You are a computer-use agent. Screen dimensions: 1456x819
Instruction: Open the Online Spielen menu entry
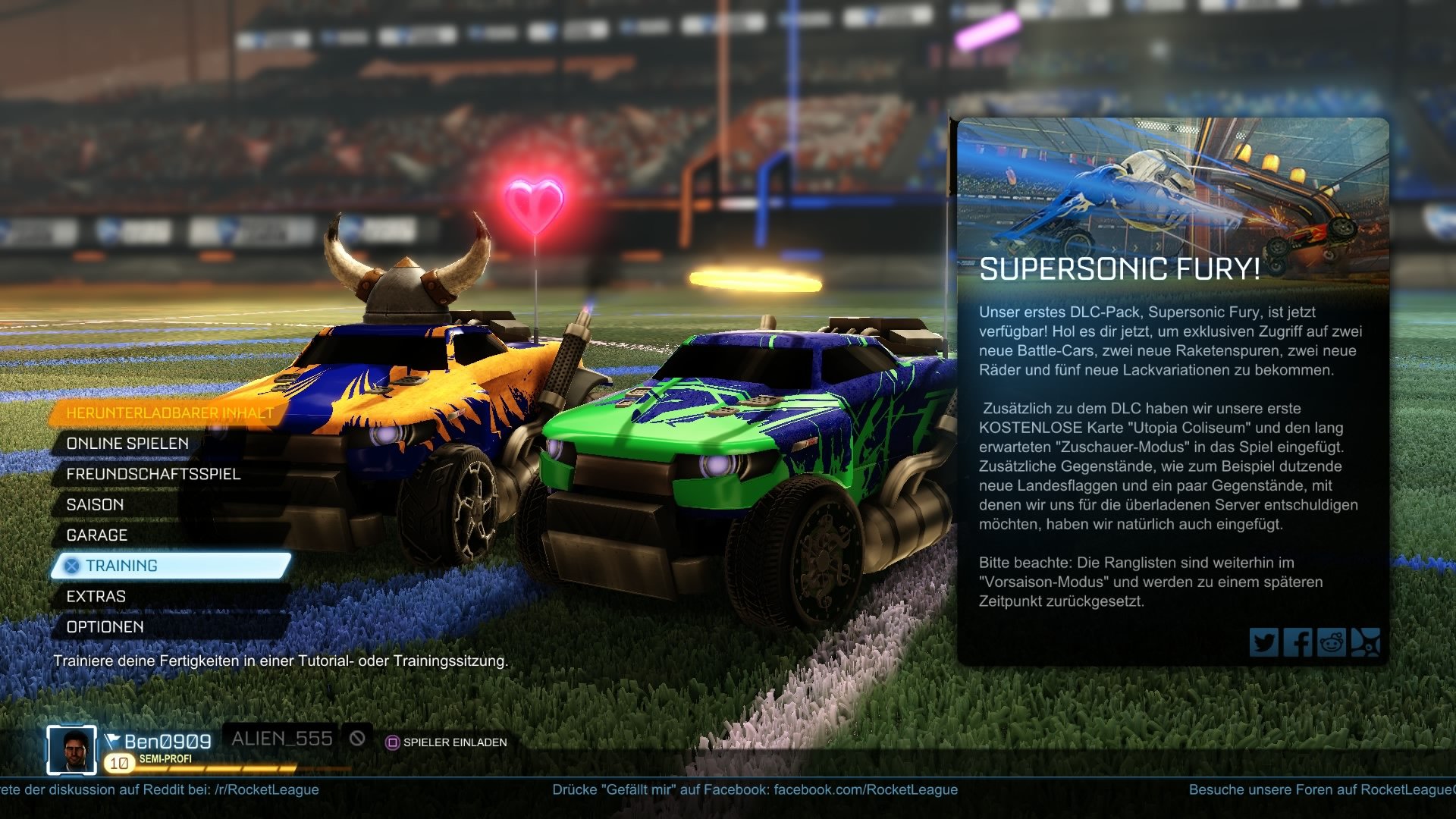[127, 444]
